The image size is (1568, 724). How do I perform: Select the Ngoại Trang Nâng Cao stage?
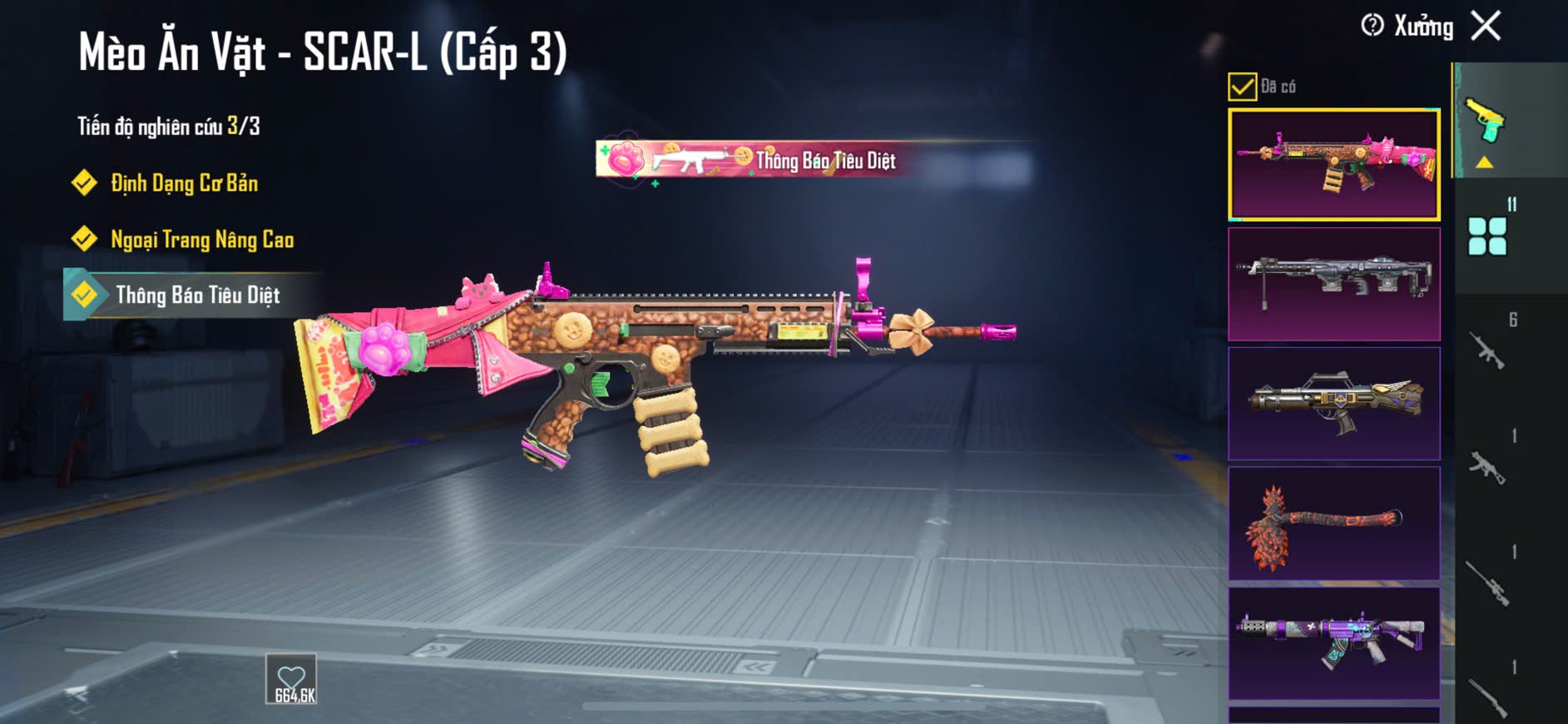coord(202,240)
